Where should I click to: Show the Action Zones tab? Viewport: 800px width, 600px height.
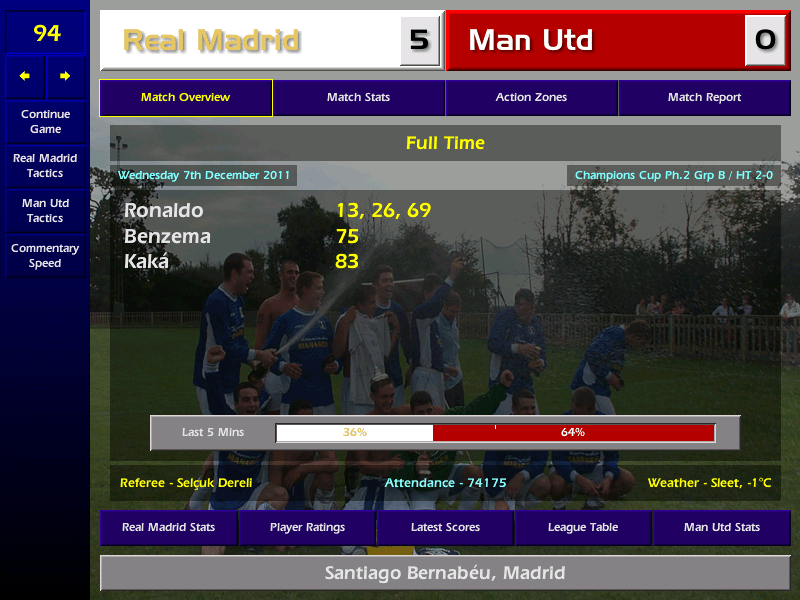click(x=531, y=98)
